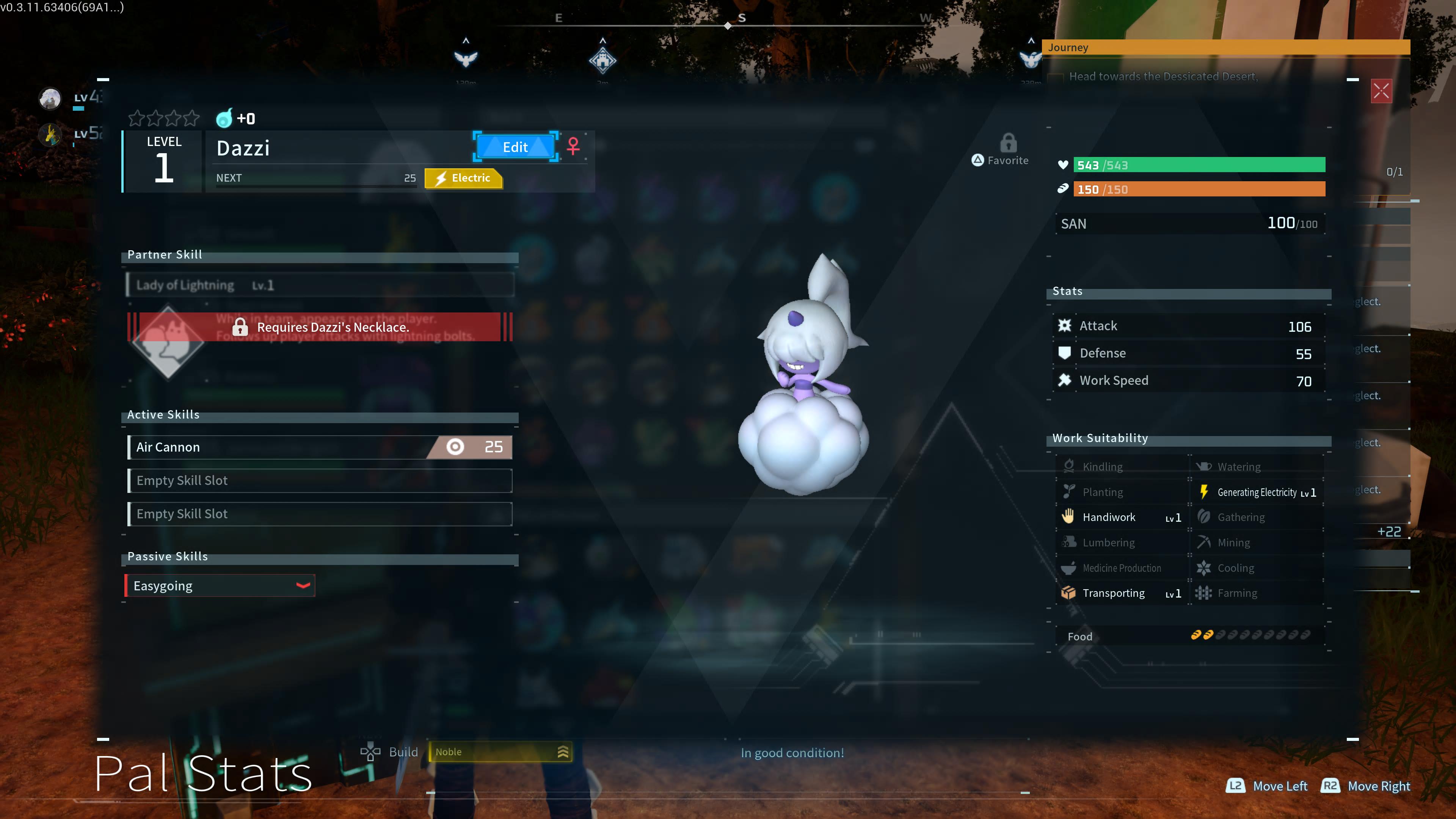Select the Air Cannon active skill
The image size is (1456, 819).
(320, 447)
